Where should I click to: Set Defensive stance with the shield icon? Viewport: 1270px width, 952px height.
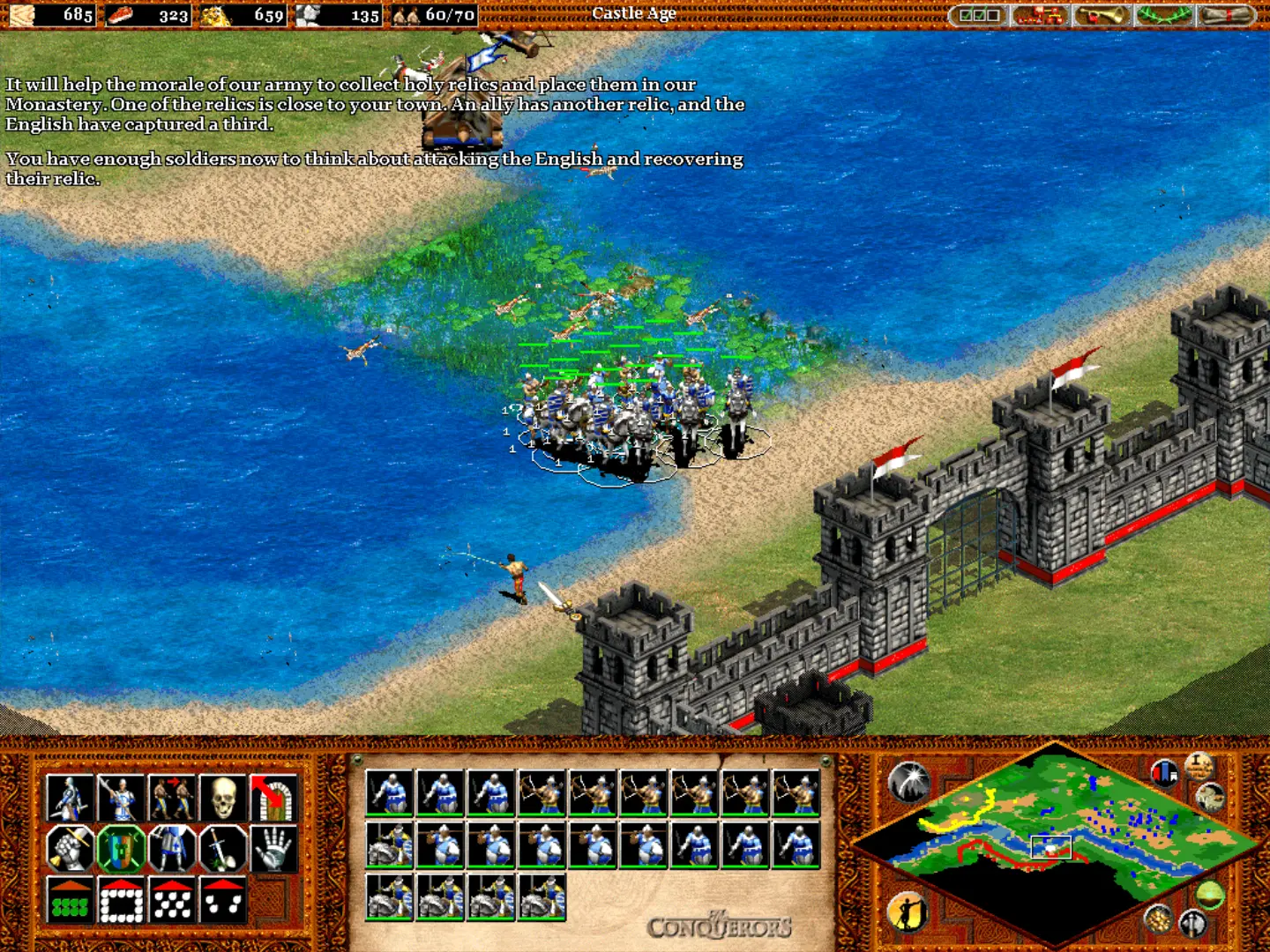121,849
